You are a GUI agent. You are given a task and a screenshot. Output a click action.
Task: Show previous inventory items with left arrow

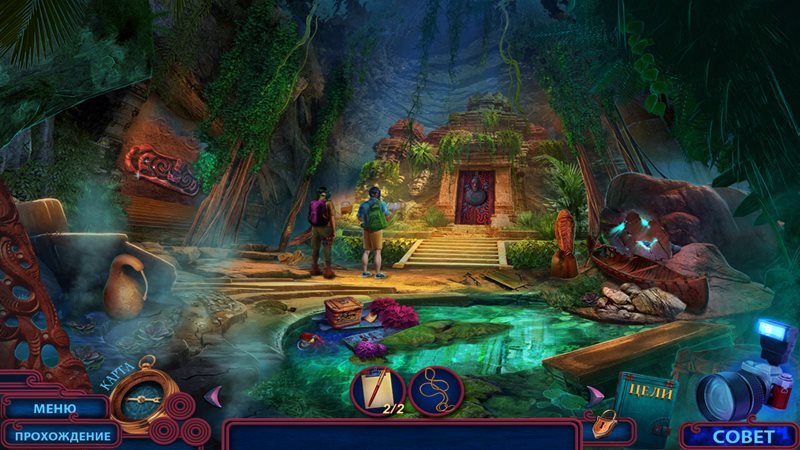click(212, 396)
